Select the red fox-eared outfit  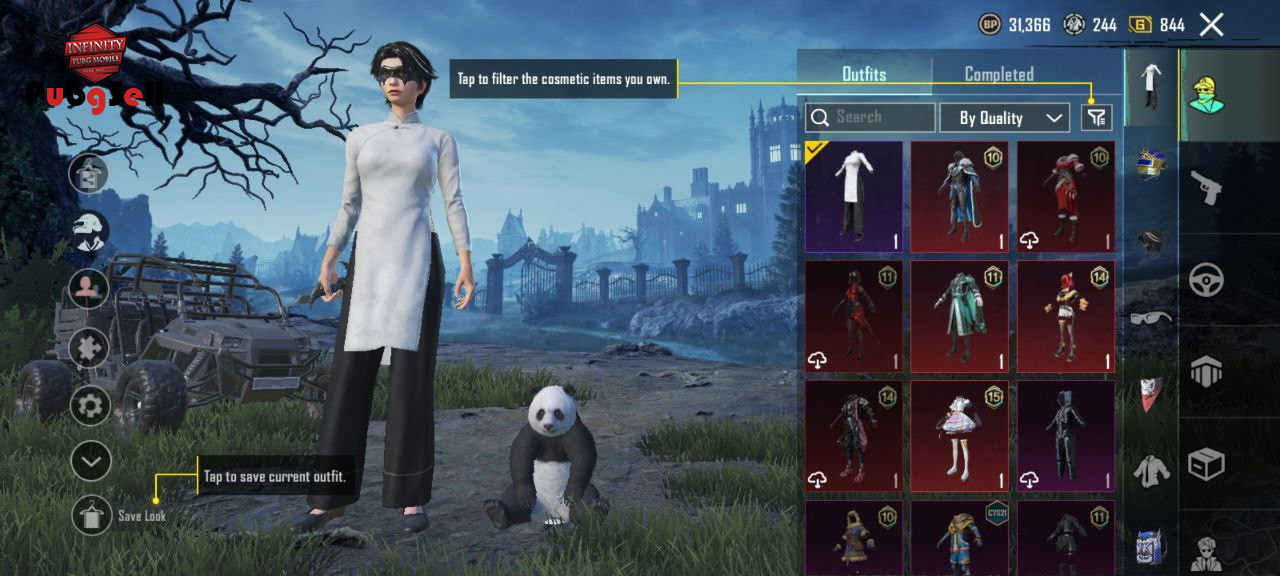coord(1066,316)
